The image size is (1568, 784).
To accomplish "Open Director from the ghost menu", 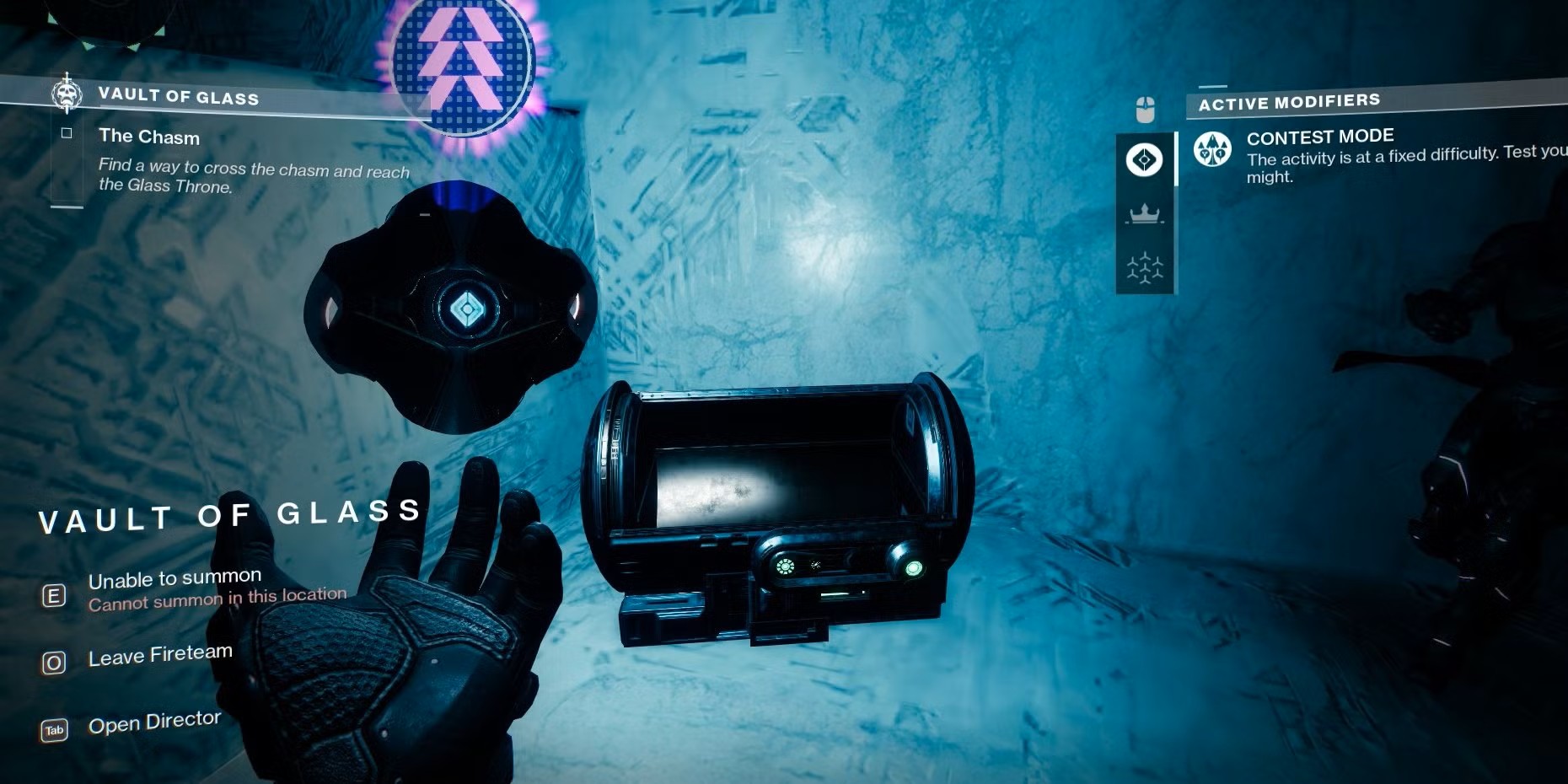I will [x=154, y=723].
